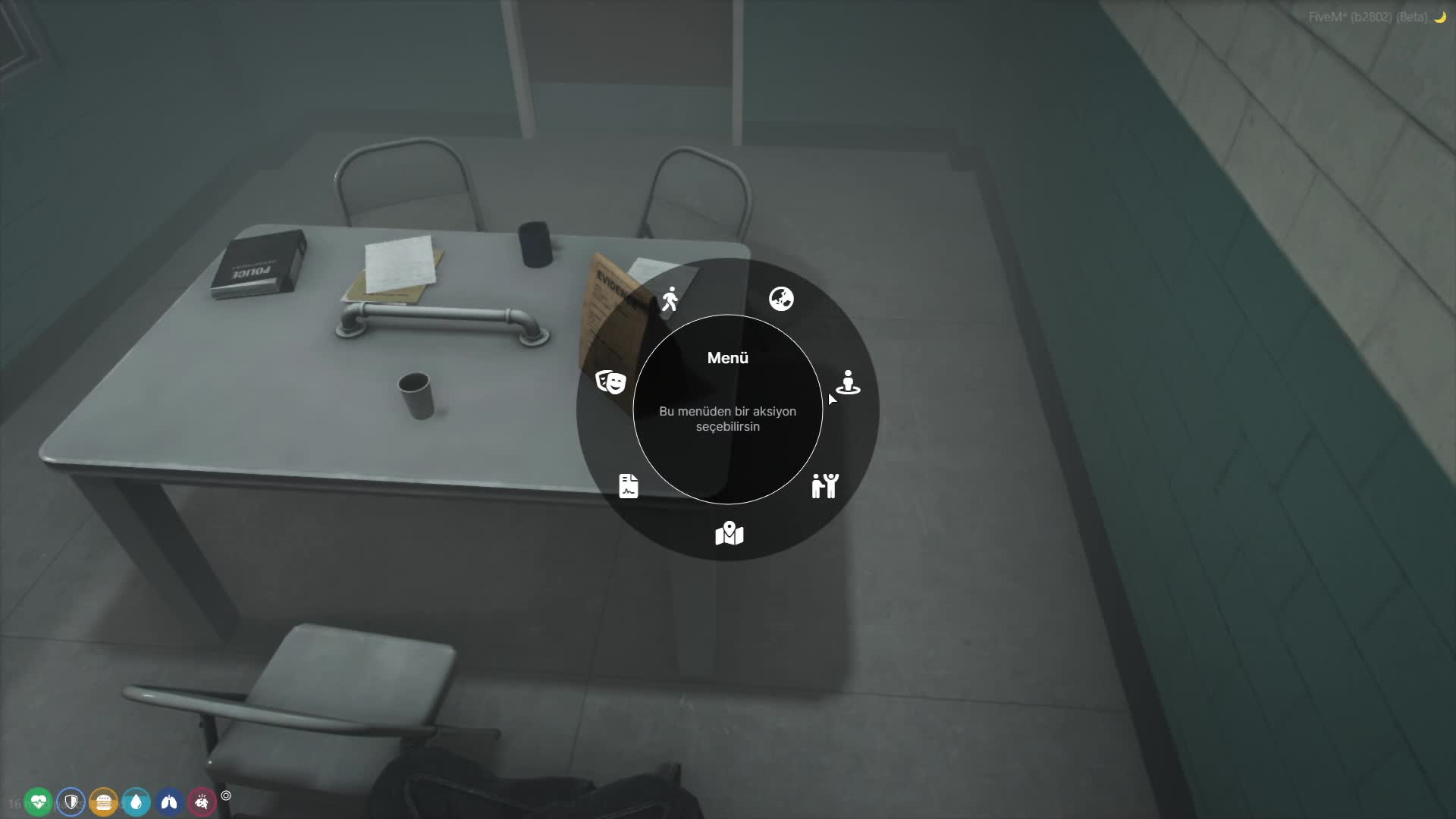The height and width of the screenshot is (819, 1456).
Task: Select the walking person radial option
Action: [x=670, y=300]
